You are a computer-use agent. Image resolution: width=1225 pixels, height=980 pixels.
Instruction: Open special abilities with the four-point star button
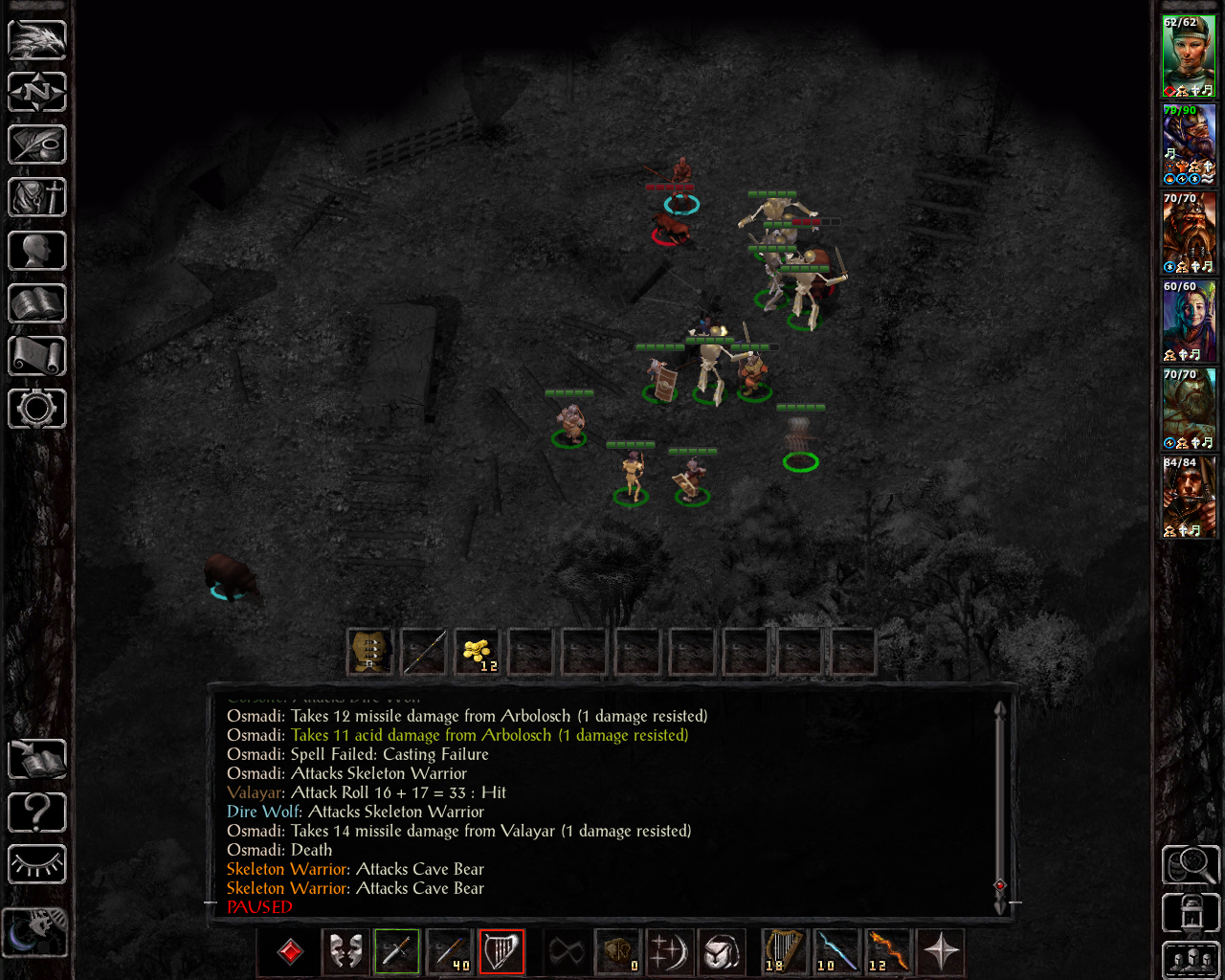pyautogui.click(x=942, y=951)
